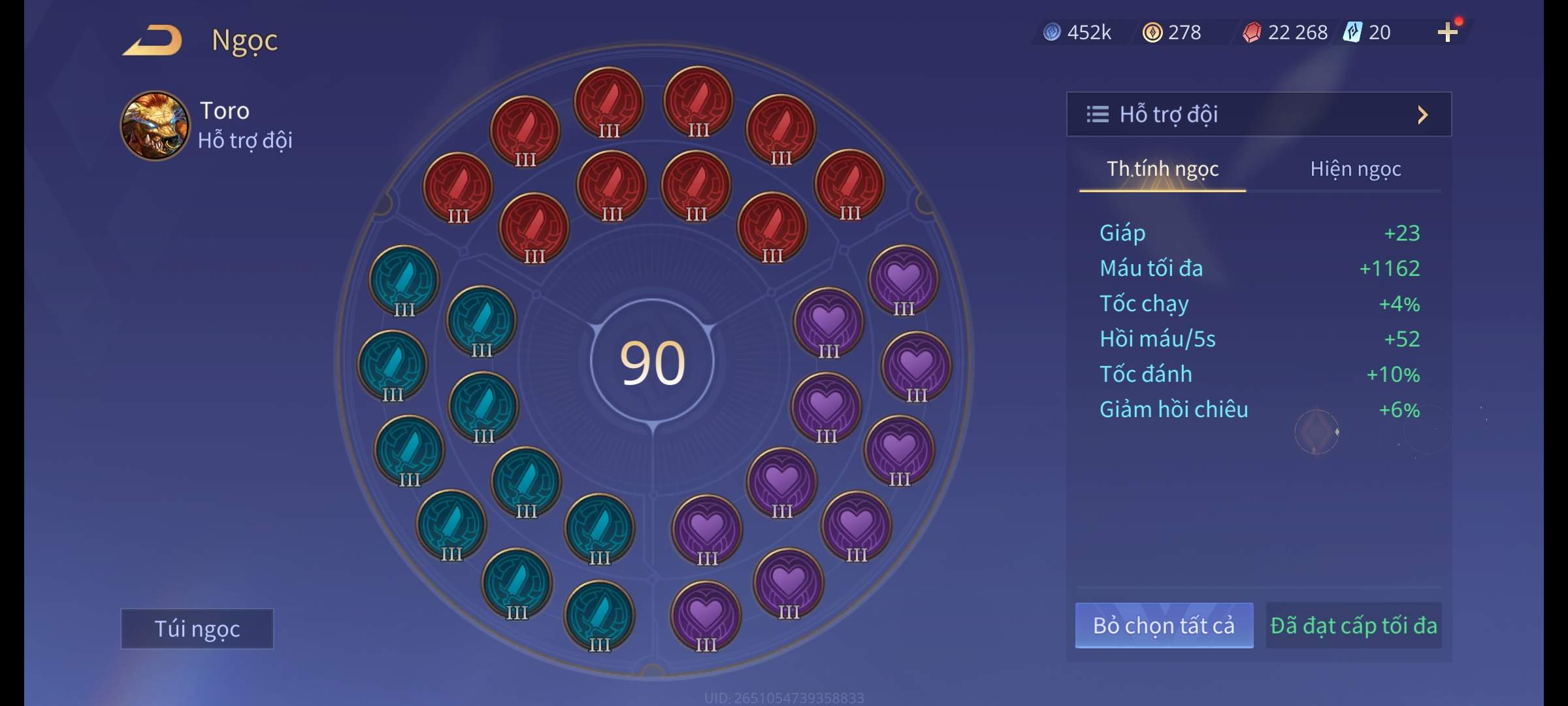Select the Th.tính ngọc tab
The width and height of the screenshot is (1568, 706).
point(1162,169)
